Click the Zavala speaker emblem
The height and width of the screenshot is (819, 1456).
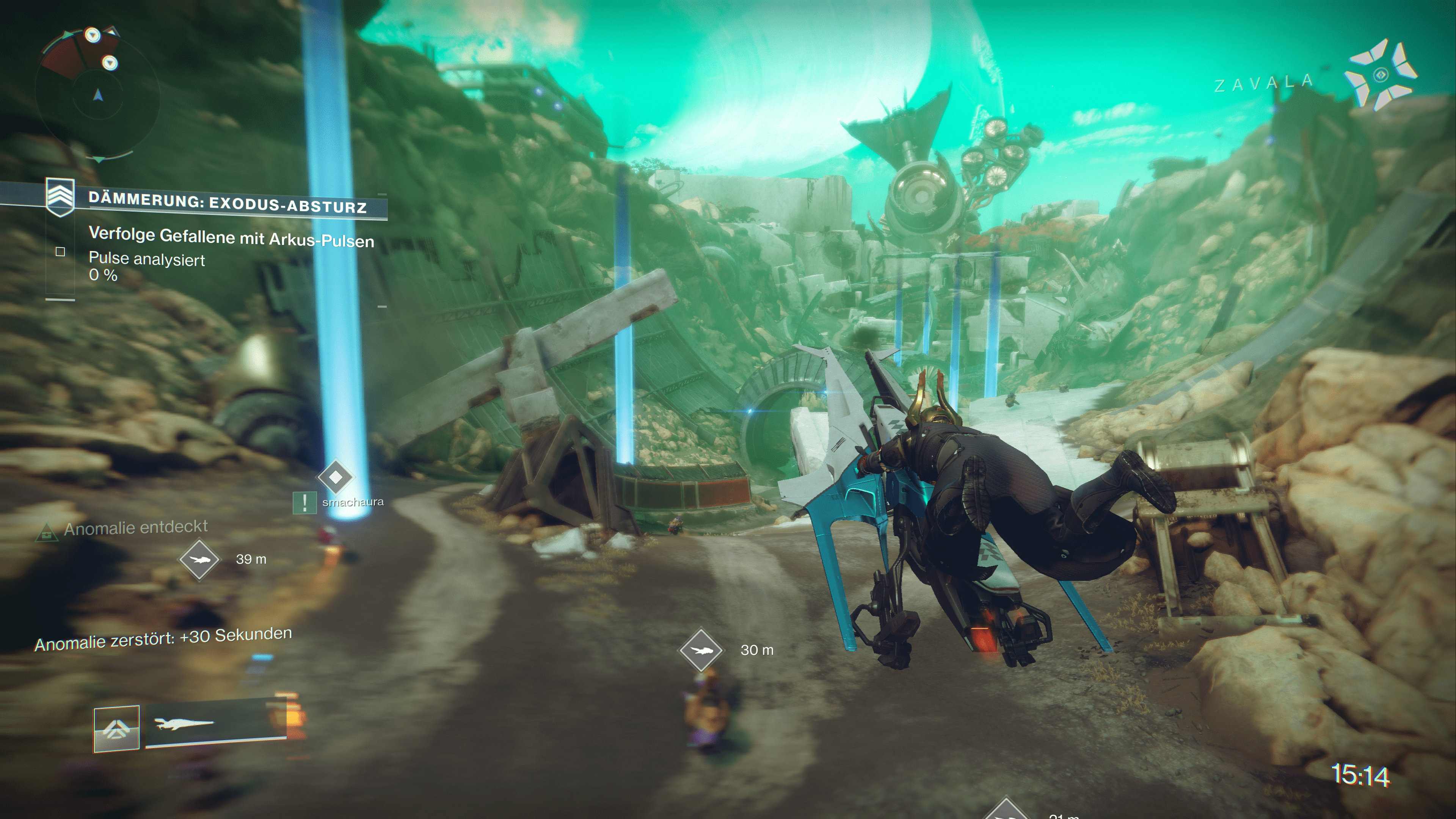pyautogui.click(x=1380, y=75)
